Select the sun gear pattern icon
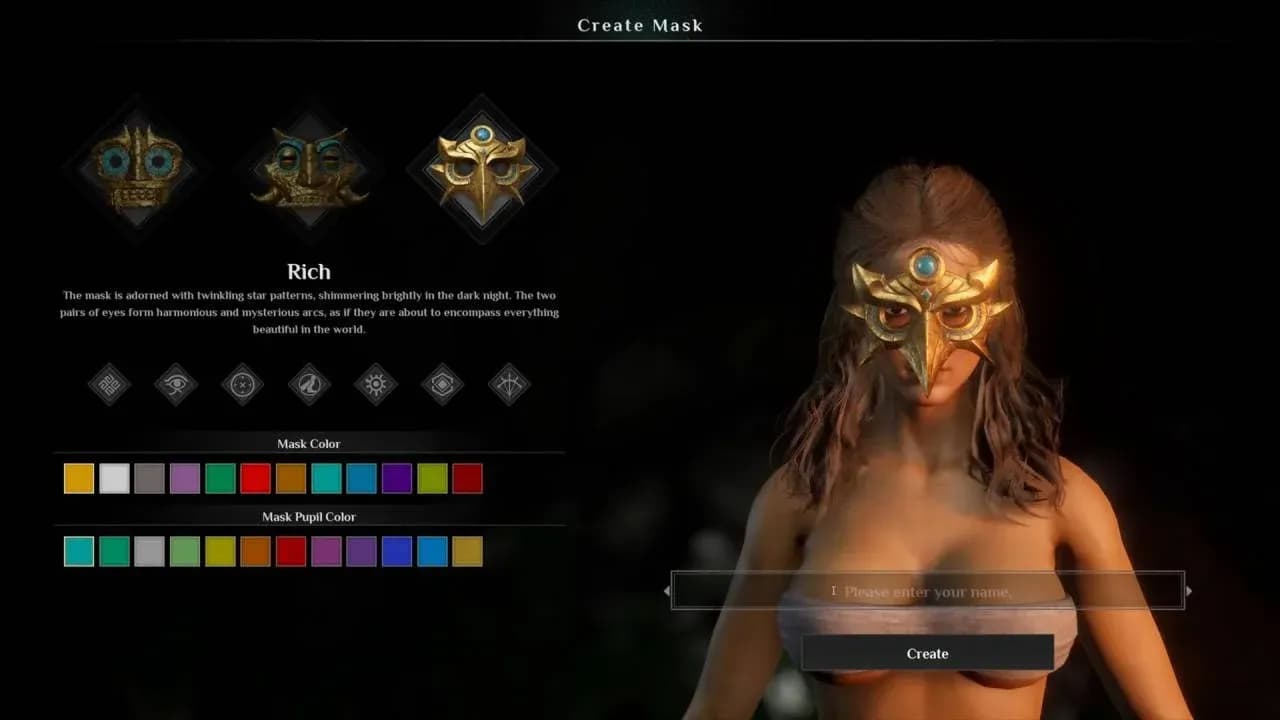Viewport: 1280px width, 720px height. (x=375, y=385)
